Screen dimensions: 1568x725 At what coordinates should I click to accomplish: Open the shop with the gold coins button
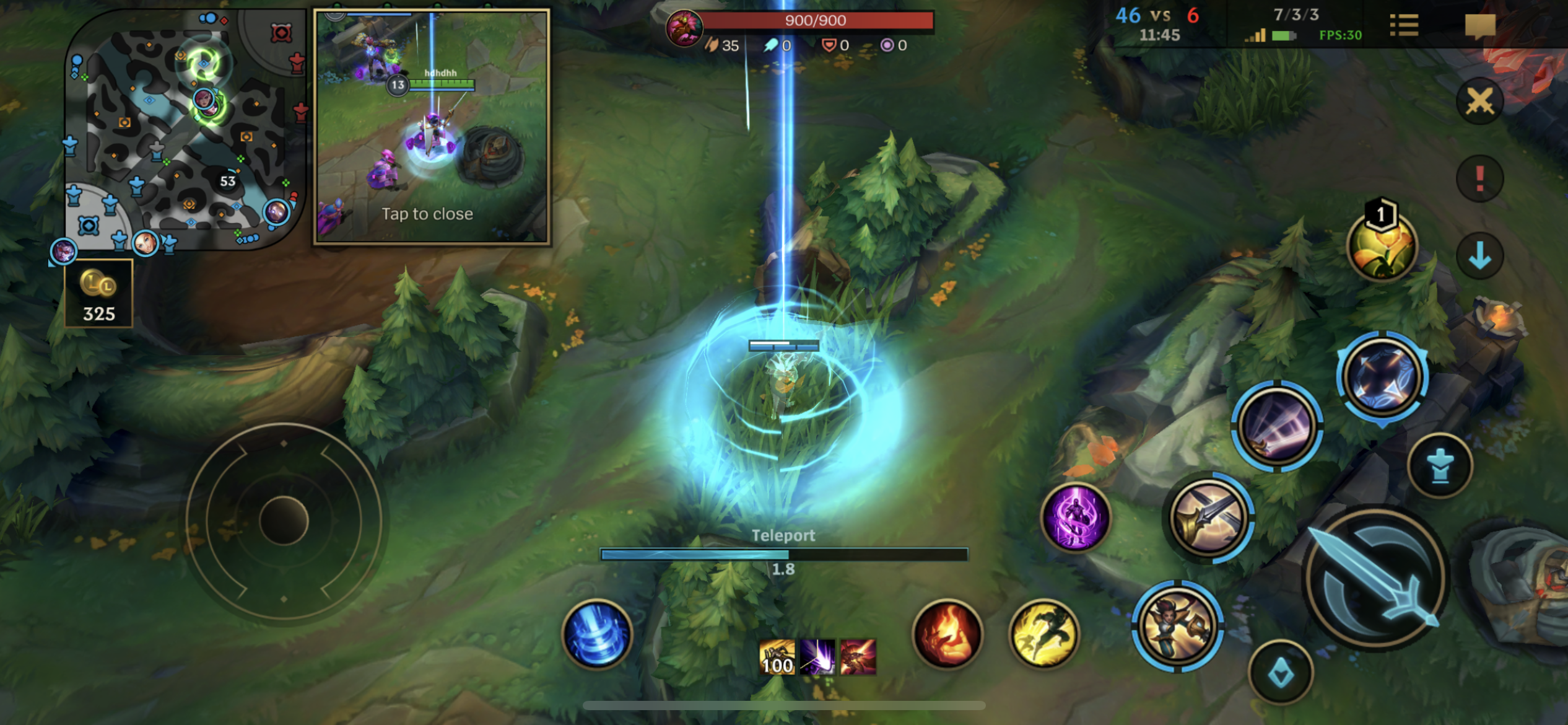pos(98,293)
